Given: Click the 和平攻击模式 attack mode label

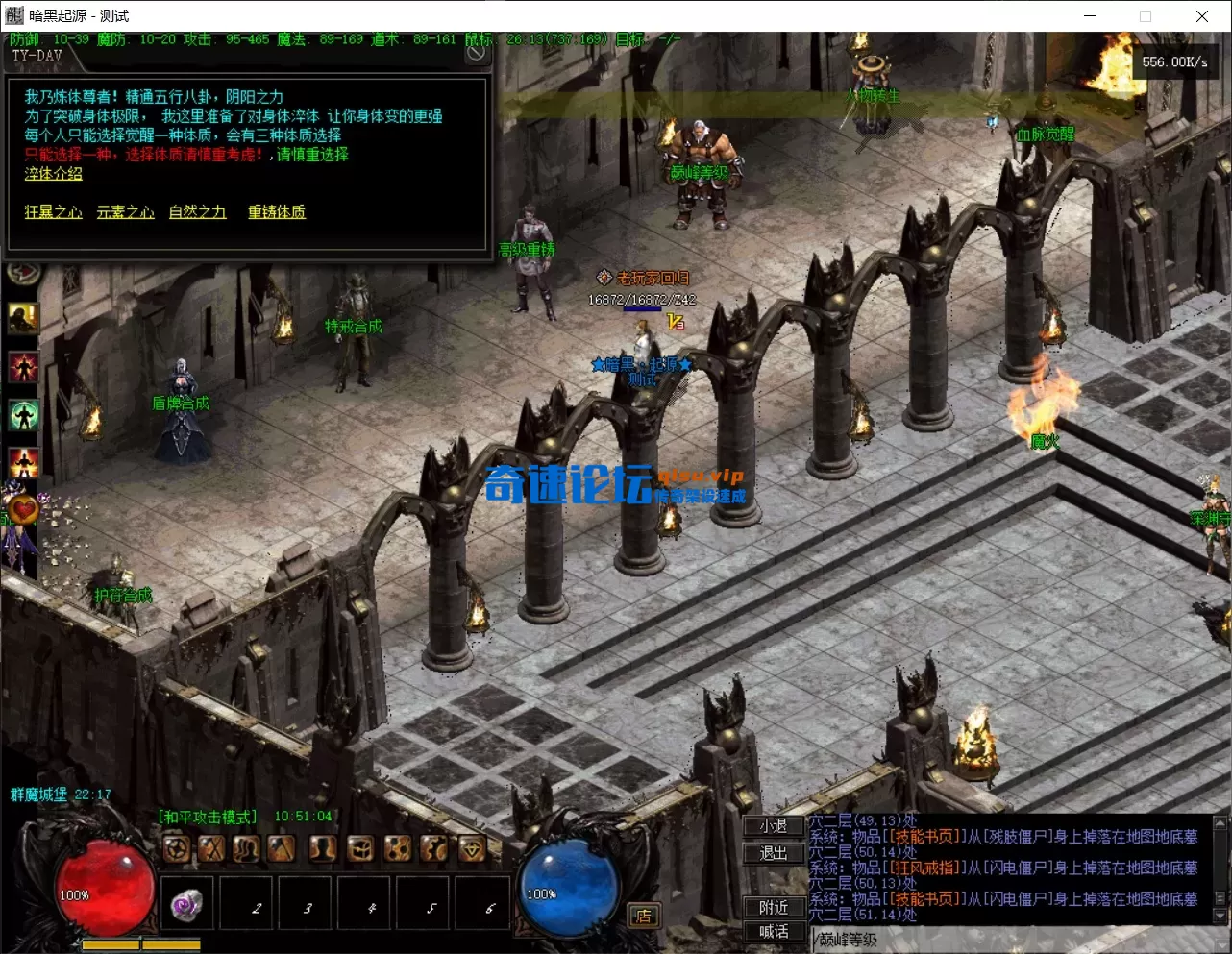Looking at the screenshot, I should (x=208, y=817).
